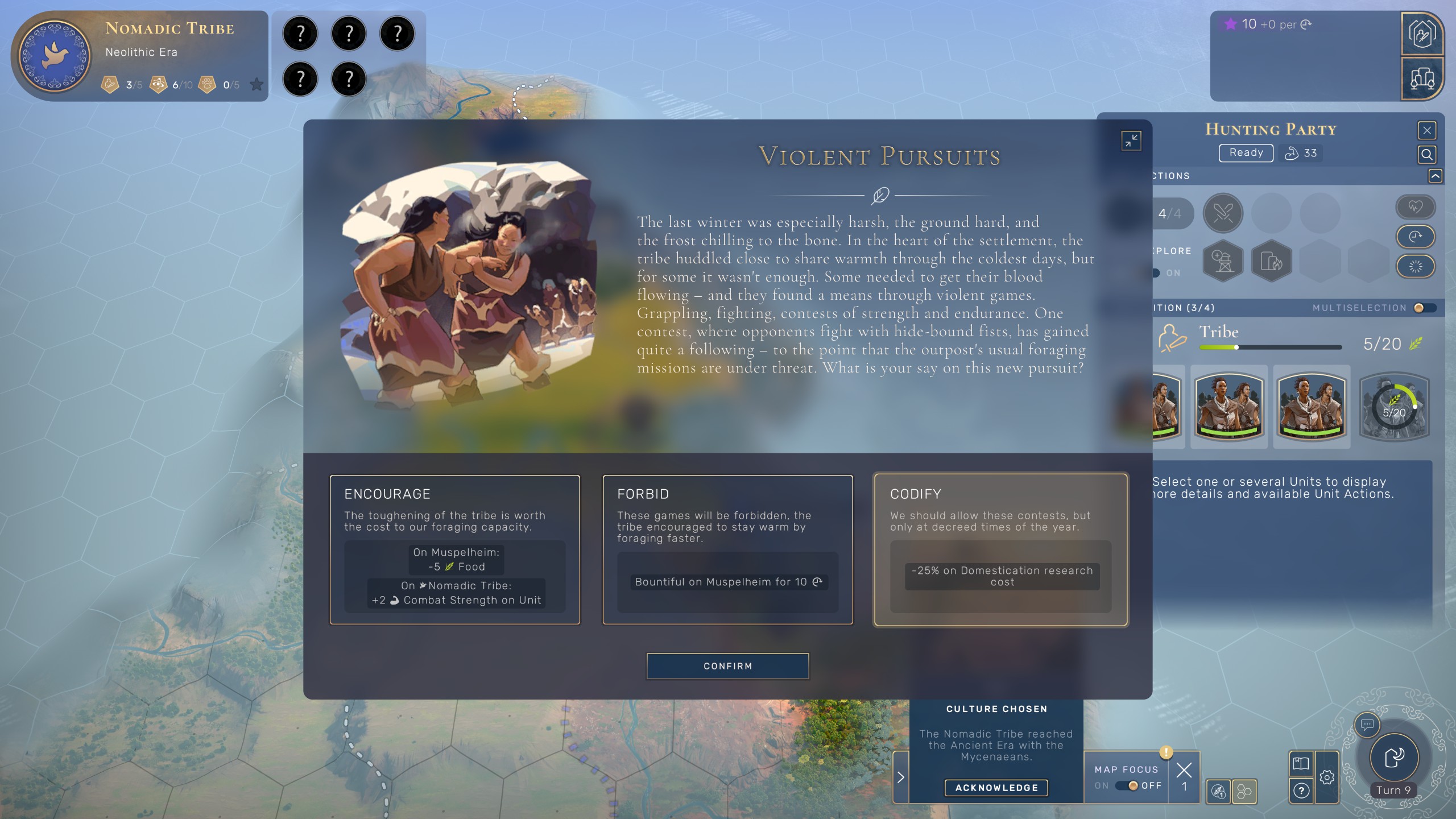This screenshot has height=819, width=1456.
Task: Click the Nomadic Tribe dove emblem
Action: coord(55,56)
